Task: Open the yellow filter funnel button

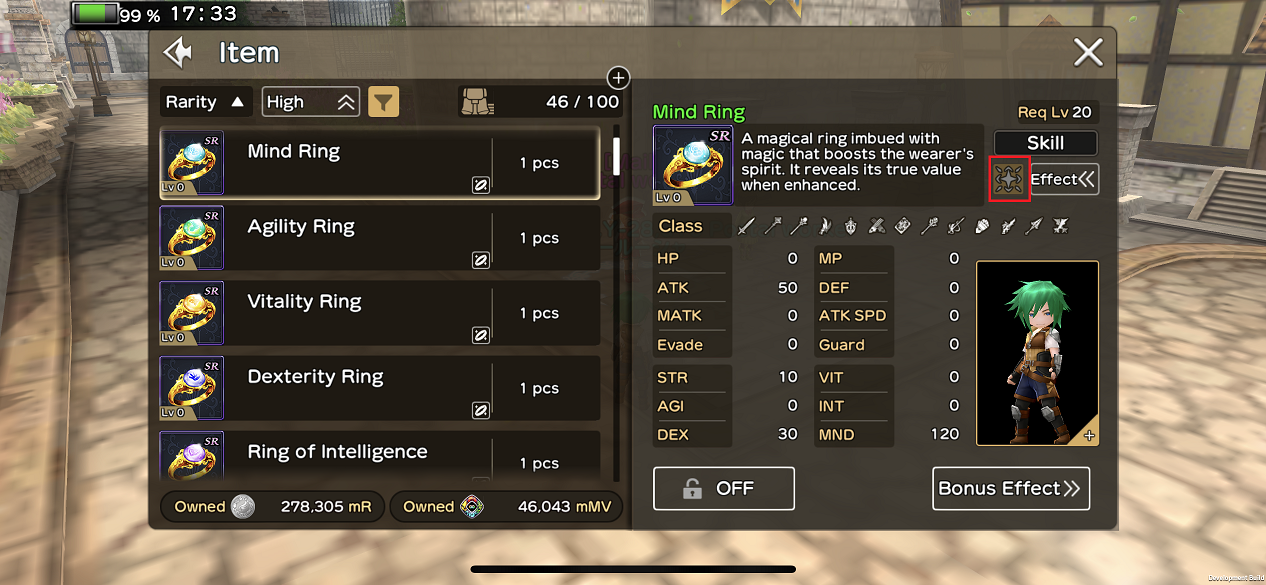Action: pyautogui.click(x=384, y=101)
